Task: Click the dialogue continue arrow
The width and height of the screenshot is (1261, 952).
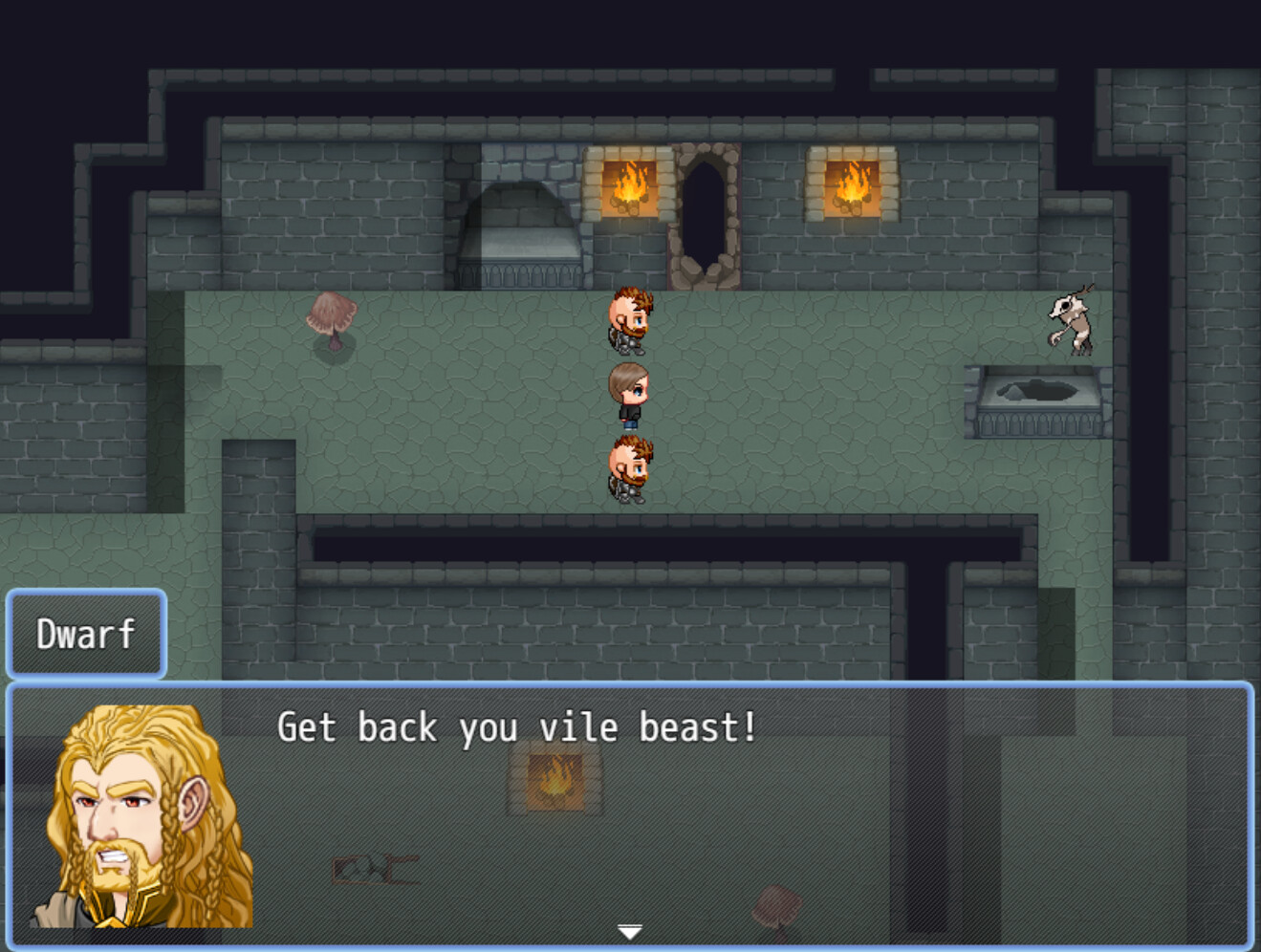Action: (630, 929)
